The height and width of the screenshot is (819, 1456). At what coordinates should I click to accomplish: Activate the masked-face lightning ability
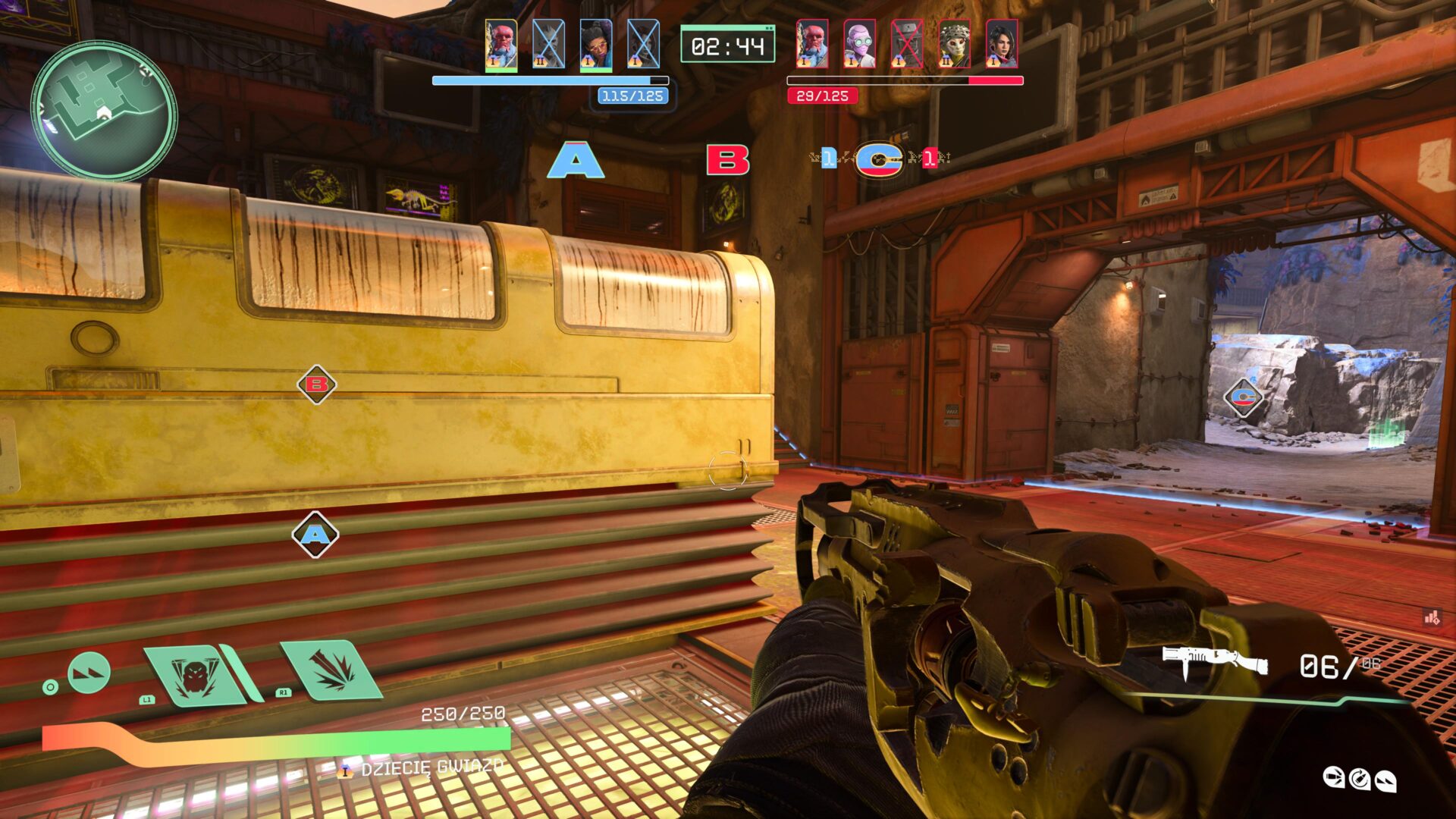pyautogui.click(x=196, y=676)
